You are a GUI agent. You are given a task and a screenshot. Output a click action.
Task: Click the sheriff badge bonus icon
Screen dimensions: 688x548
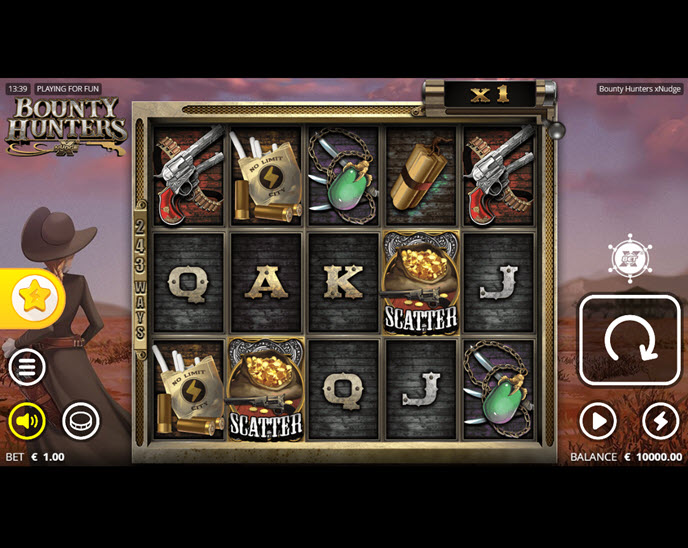pyautogui.click(x=630, y=258)
